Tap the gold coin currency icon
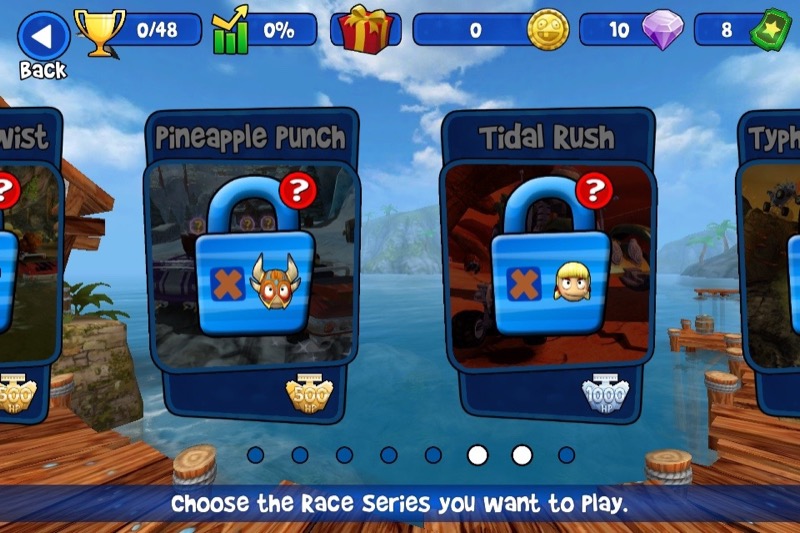This screenshot has width=800, height=533. point(548,30)
